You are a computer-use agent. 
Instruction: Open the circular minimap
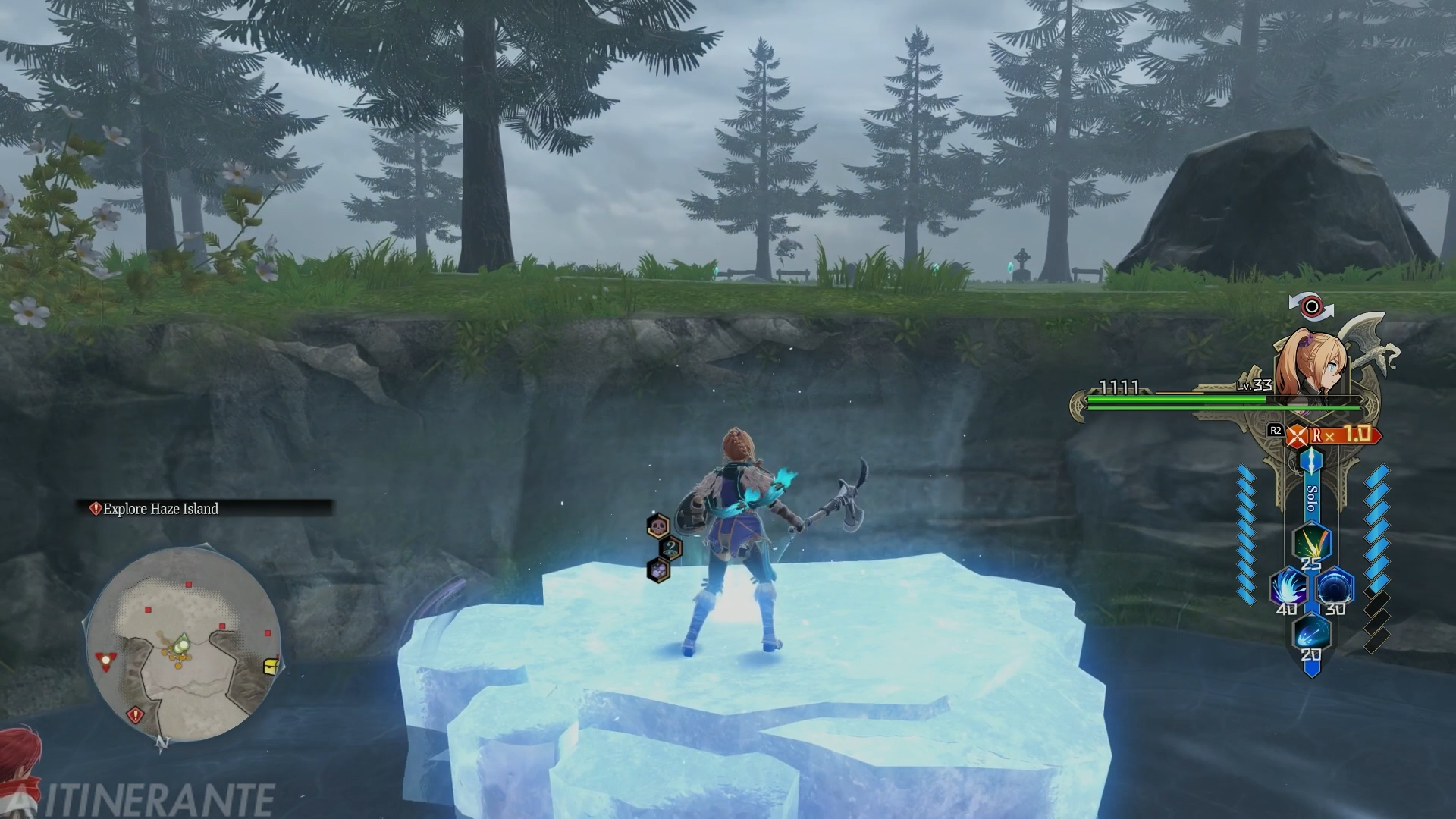pos(182,645)
